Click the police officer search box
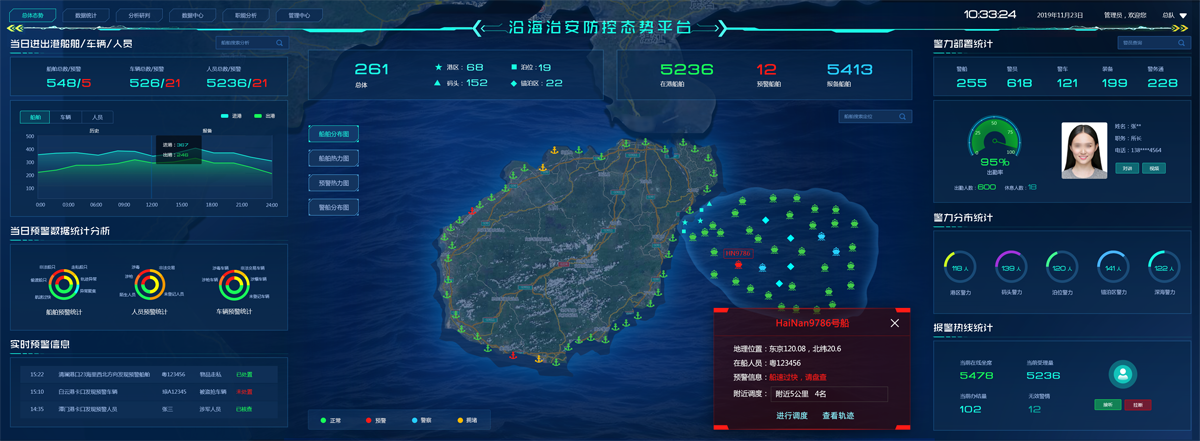 pyautogui.click(x=1151, y=43)
